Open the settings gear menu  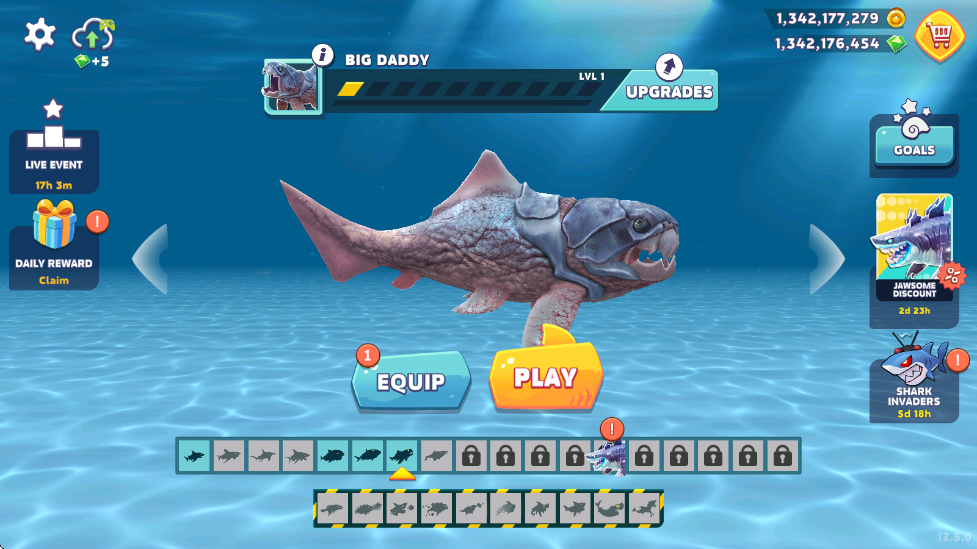(40, 35)
